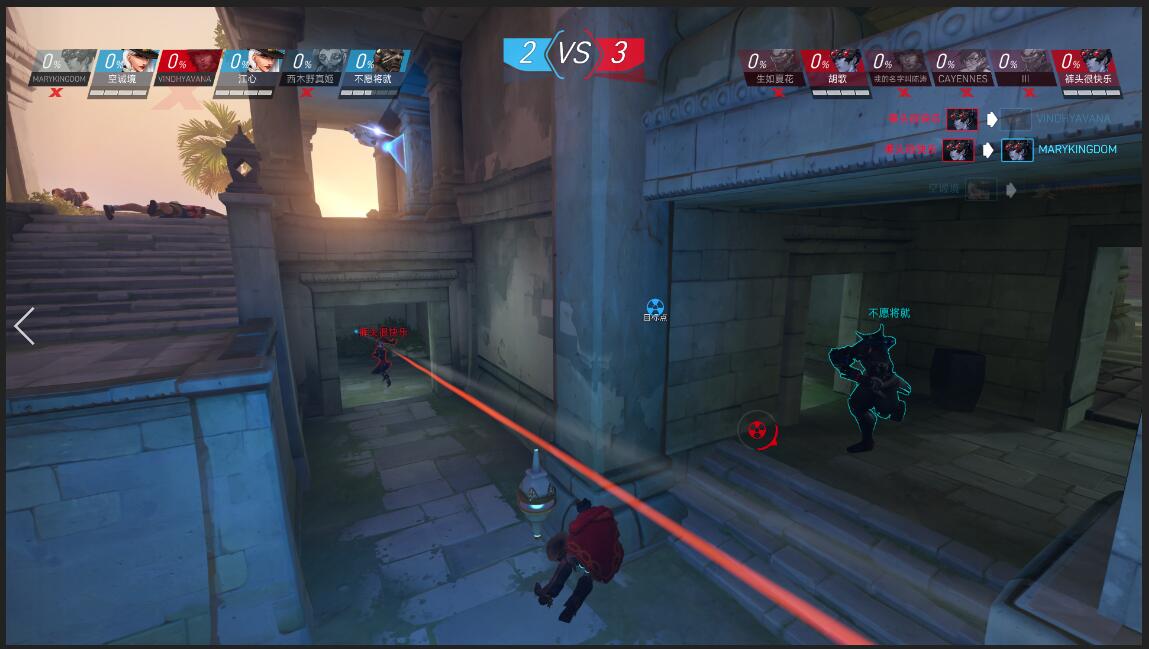The width and height of the screenshot is (1149, 649).
Task: Spectate player 西木野真姬
Action: point(311,68)
